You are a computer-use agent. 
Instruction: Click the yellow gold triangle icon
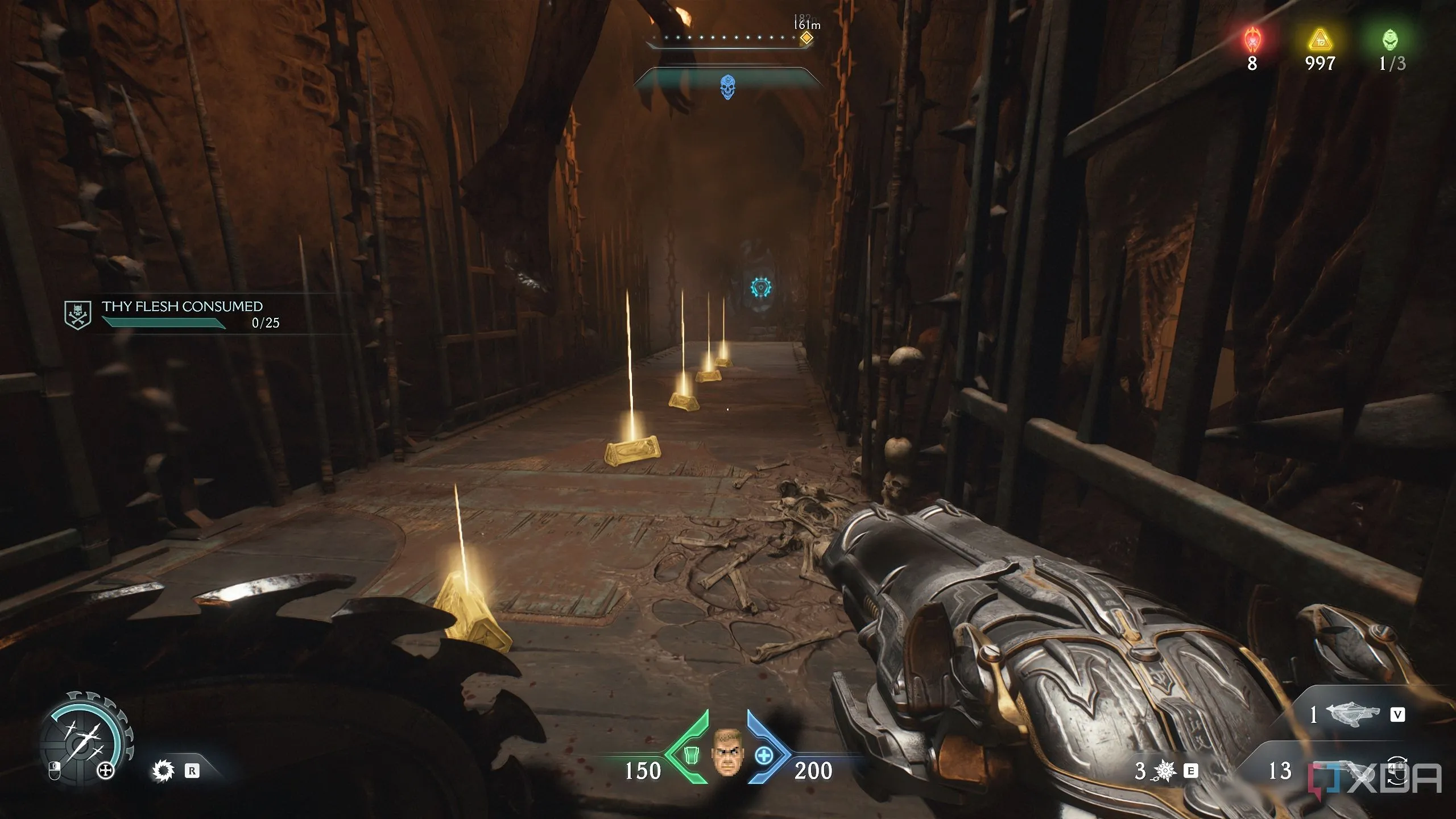point(1319,41)
